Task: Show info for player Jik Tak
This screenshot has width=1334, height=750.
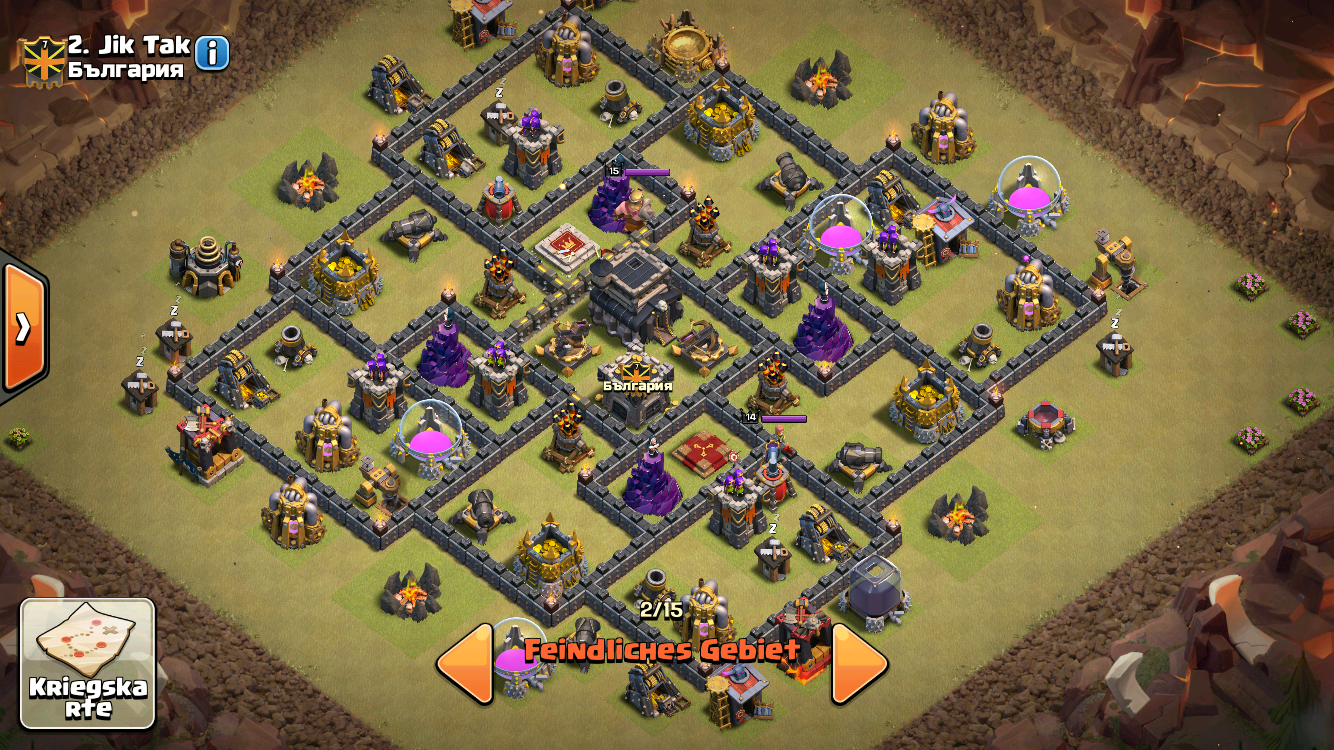Action: (x=212, y=53)
